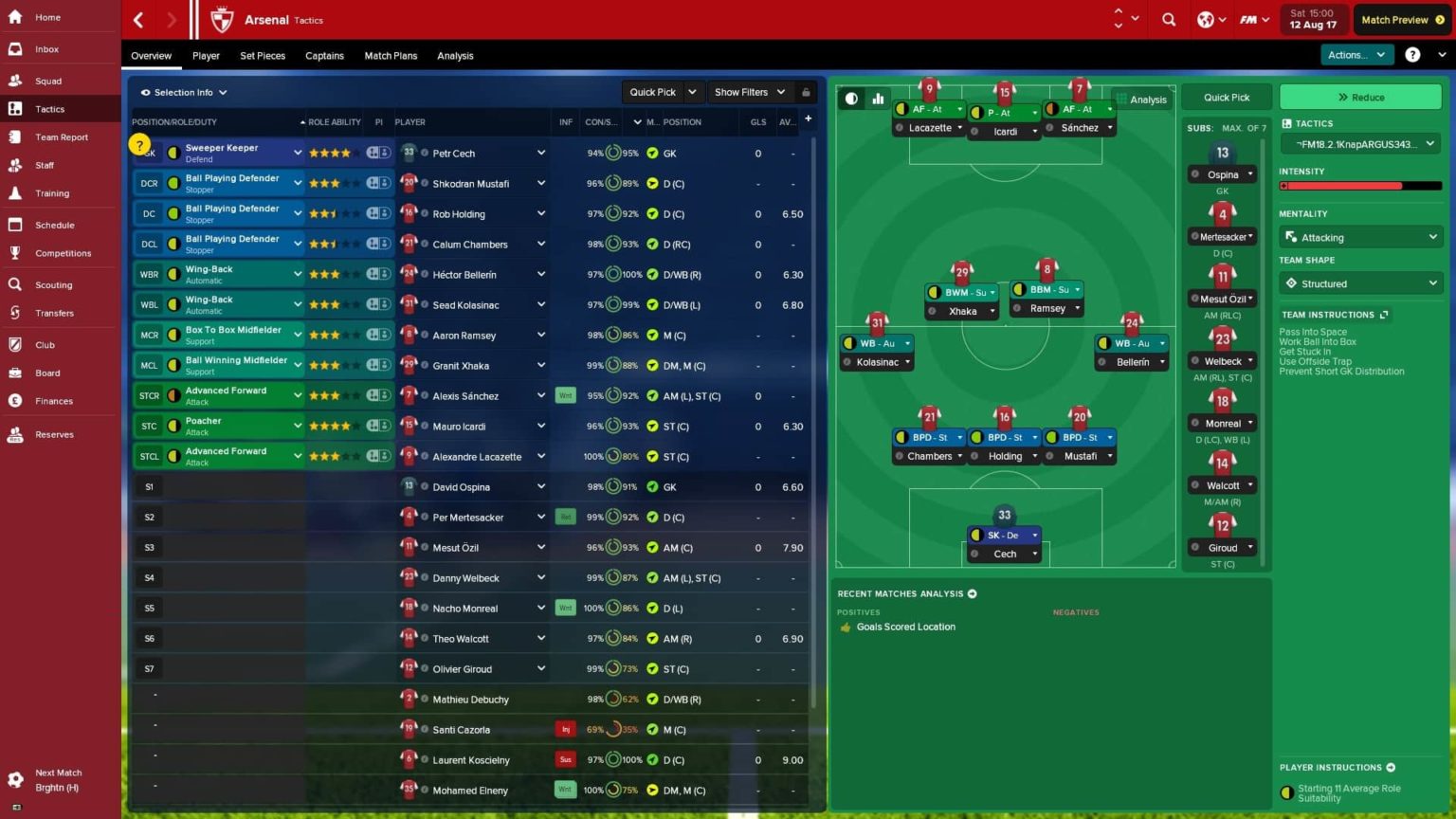The width and height of the screenshot is (1456, 819).
Task: Open the Match Plans tab
Action: 391,55
